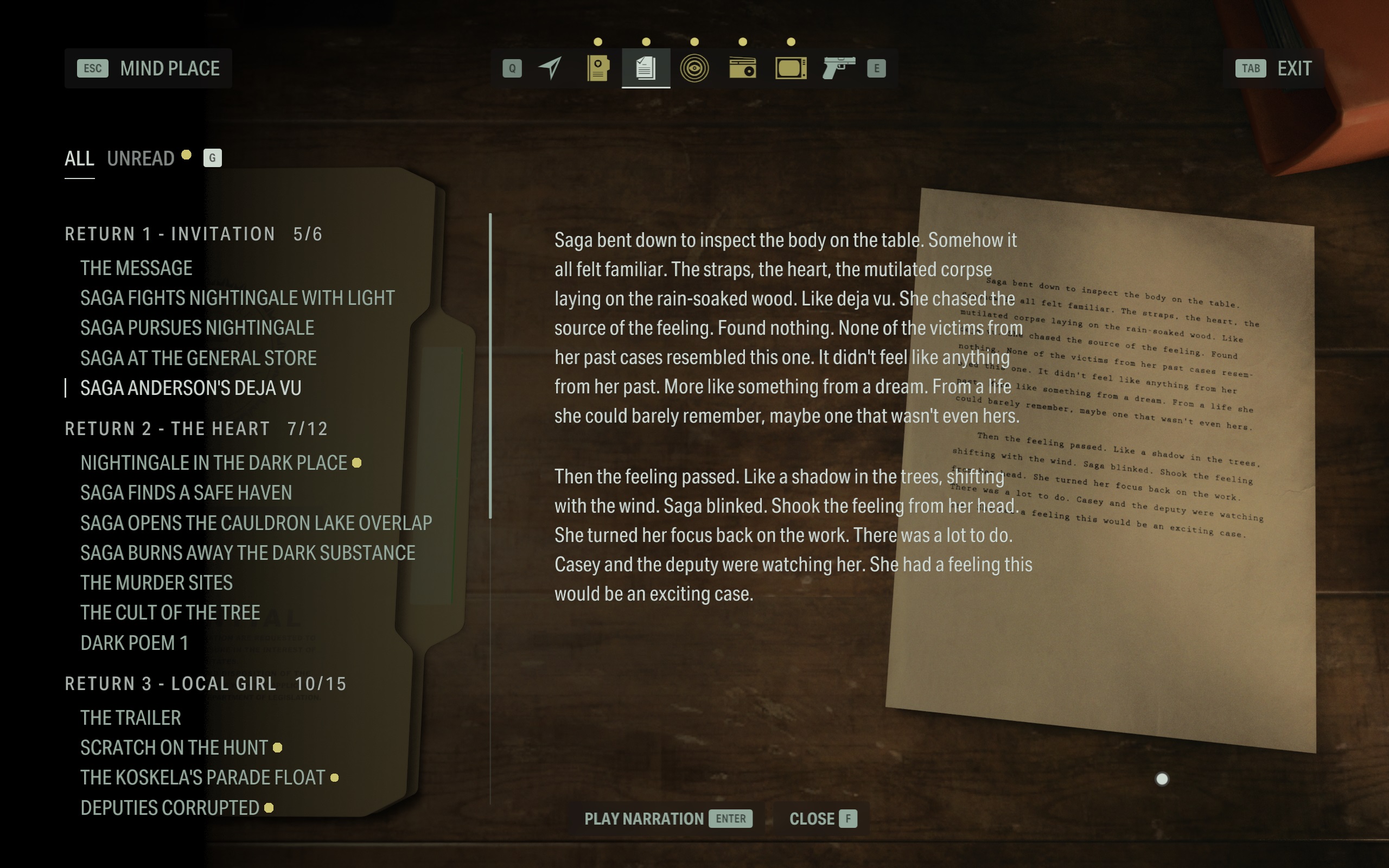Viewport: 1389px width, 868px height.
Task: Open the map arrow tab
Action: point(550,68)
